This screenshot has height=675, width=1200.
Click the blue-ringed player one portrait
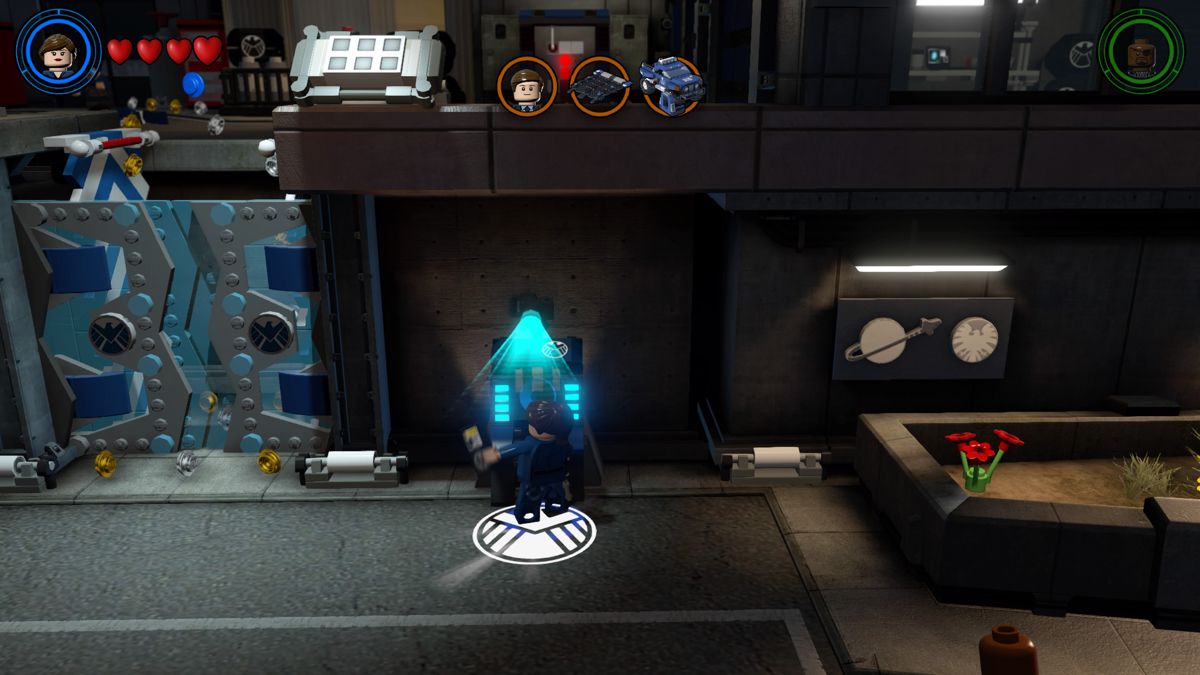tap(59, 51)
